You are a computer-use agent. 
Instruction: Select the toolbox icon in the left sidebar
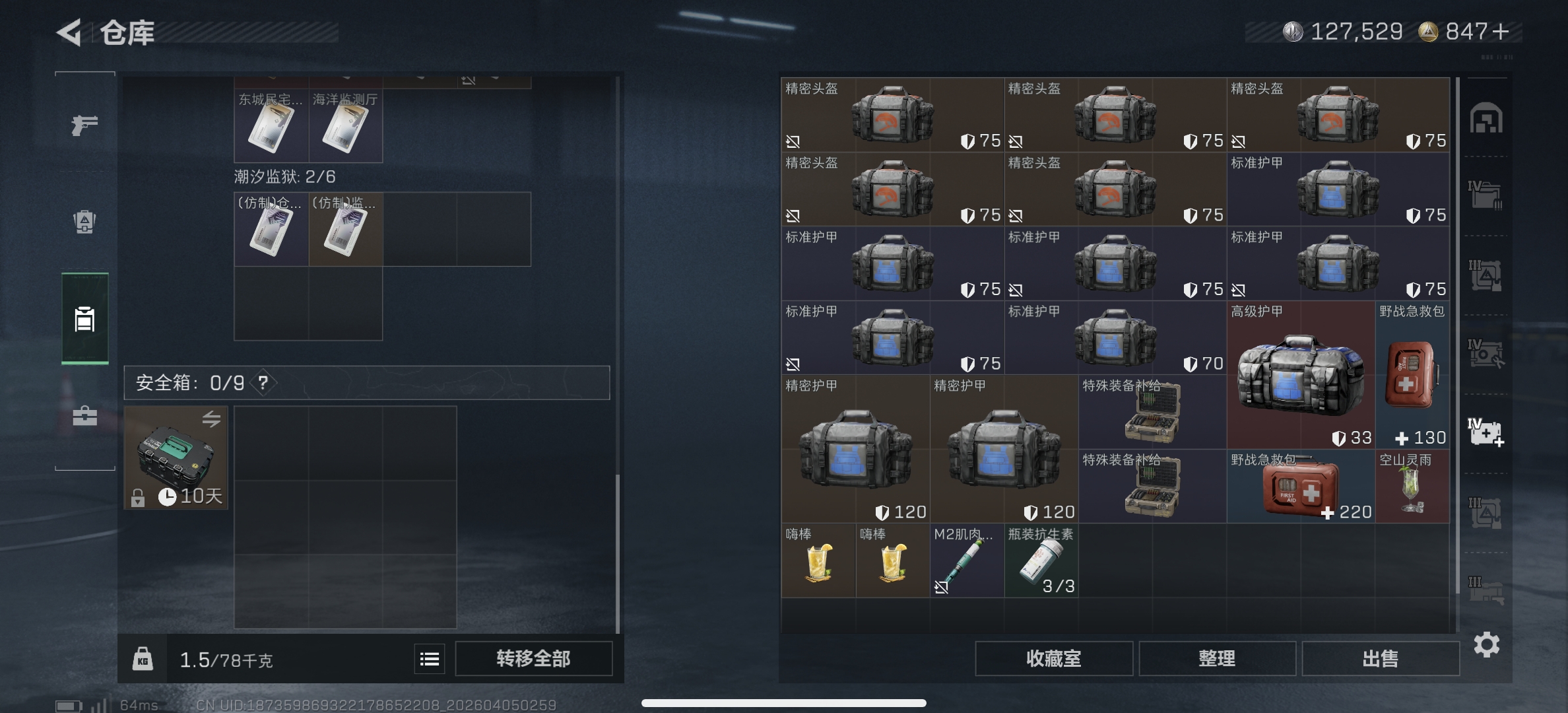[x=84, y=417]
